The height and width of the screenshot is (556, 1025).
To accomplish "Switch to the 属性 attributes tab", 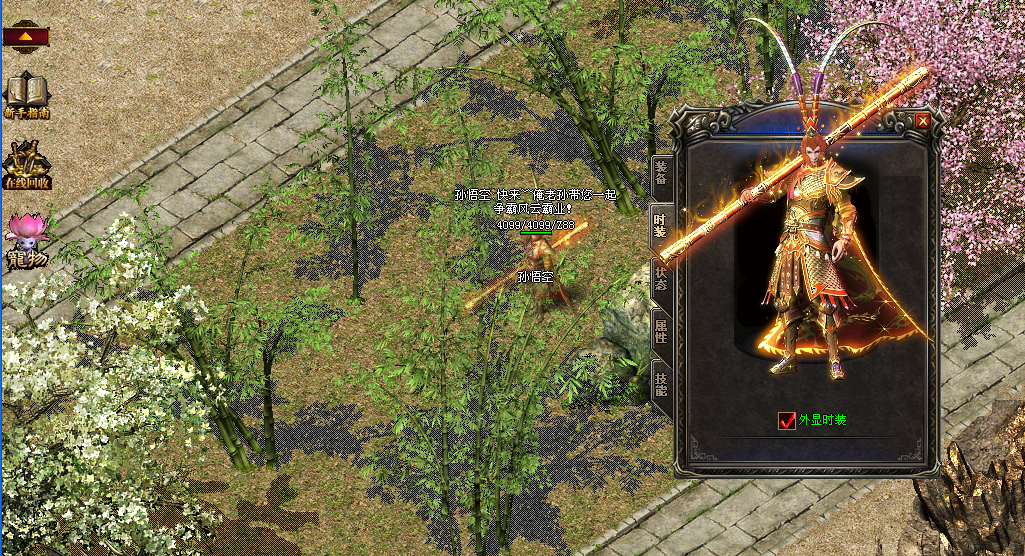I will (x=661, y=330).
